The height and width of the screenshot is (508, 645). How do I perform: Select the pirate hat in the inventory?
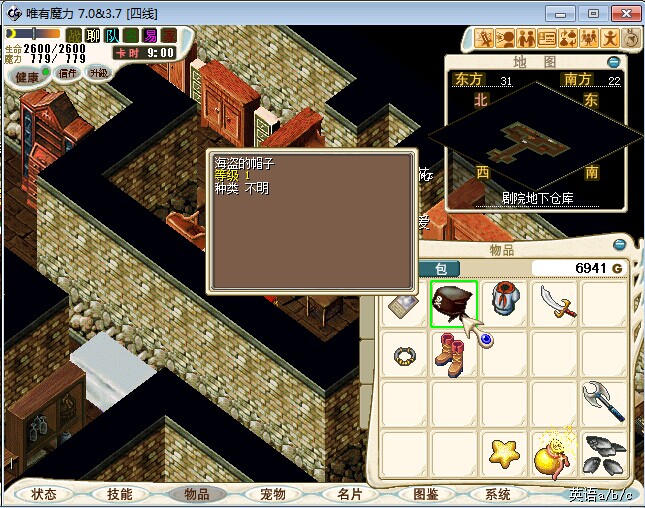click(x=455, y=302)
